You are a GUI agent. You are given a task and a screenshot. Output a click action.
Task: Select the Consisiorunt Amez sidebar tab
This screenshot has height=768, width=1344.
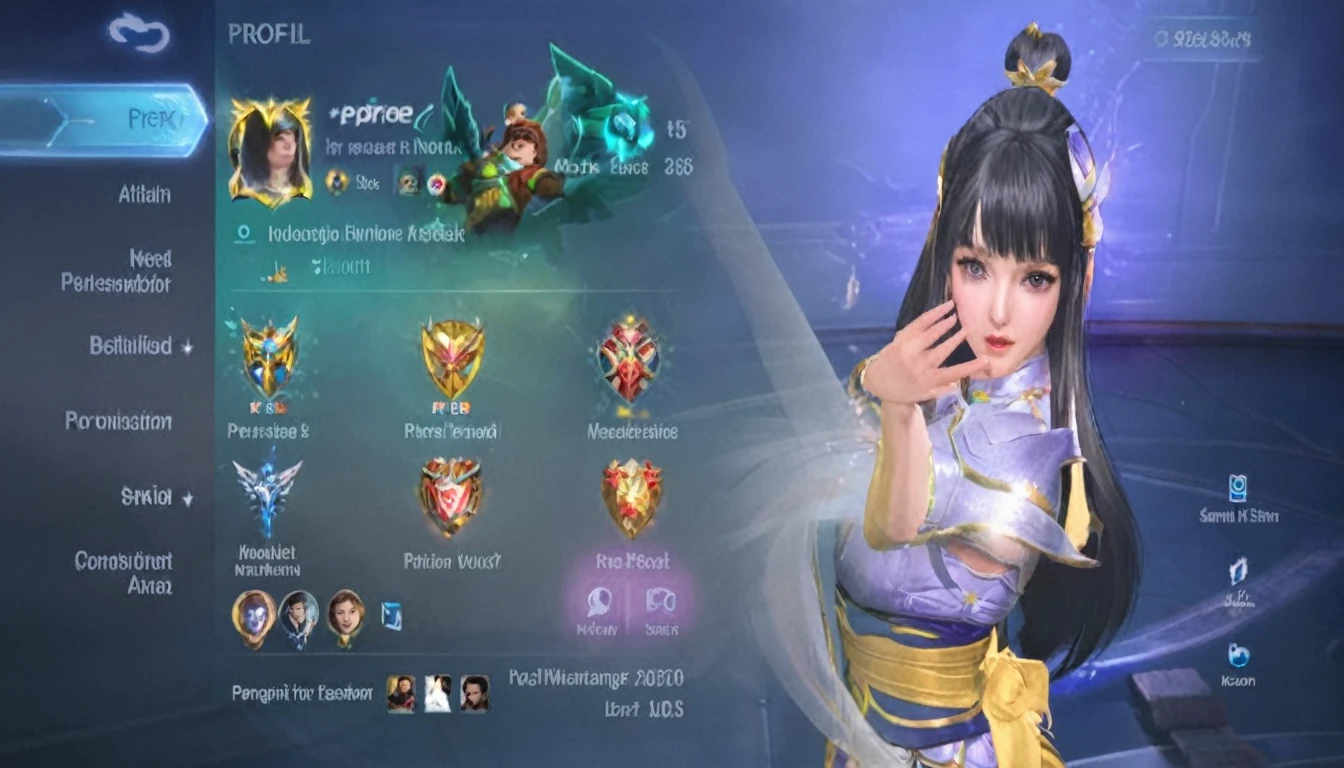124,572
